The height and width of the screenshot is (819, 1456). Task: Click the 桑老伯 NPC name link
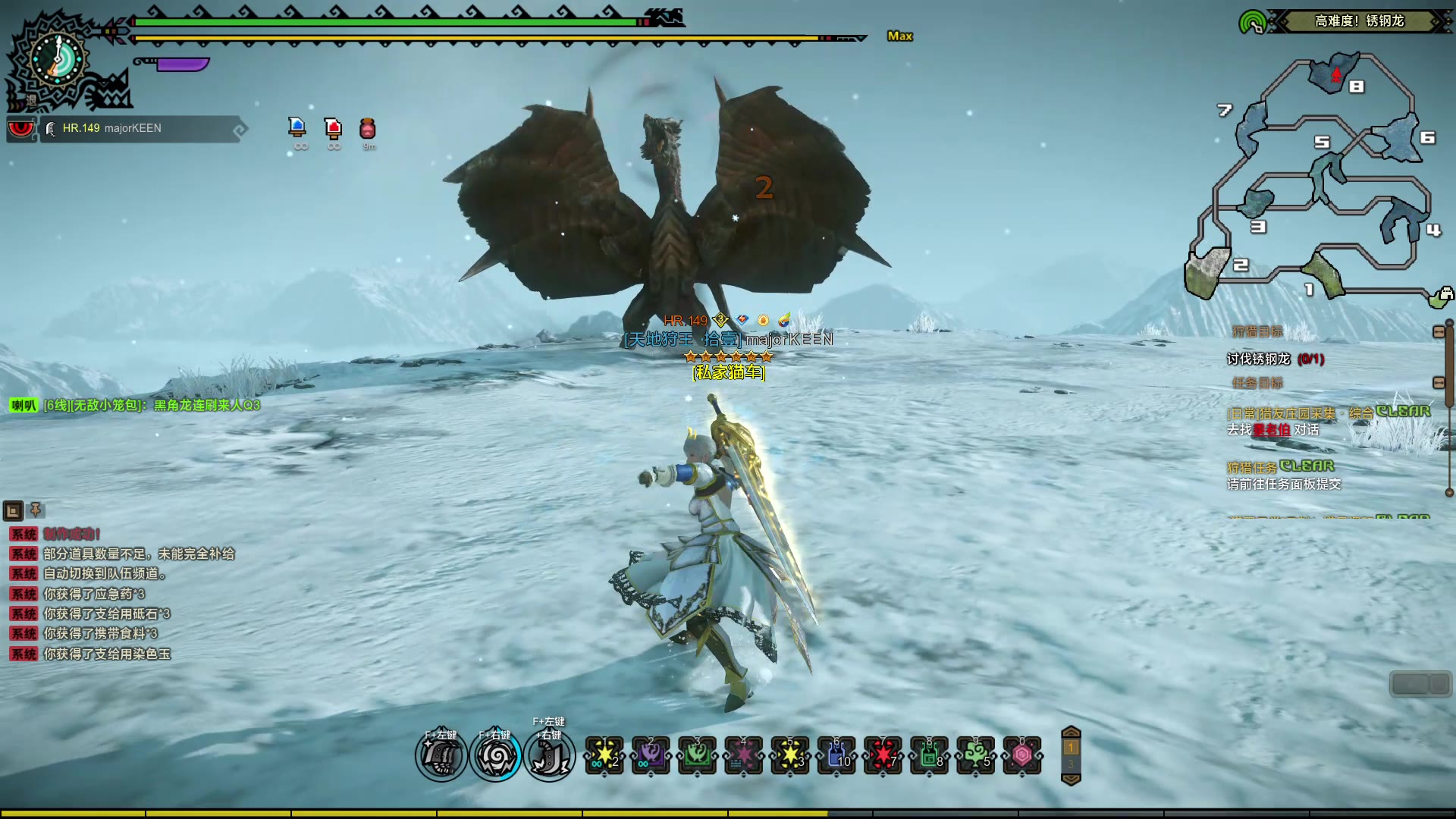click(x=1271, y=430)
